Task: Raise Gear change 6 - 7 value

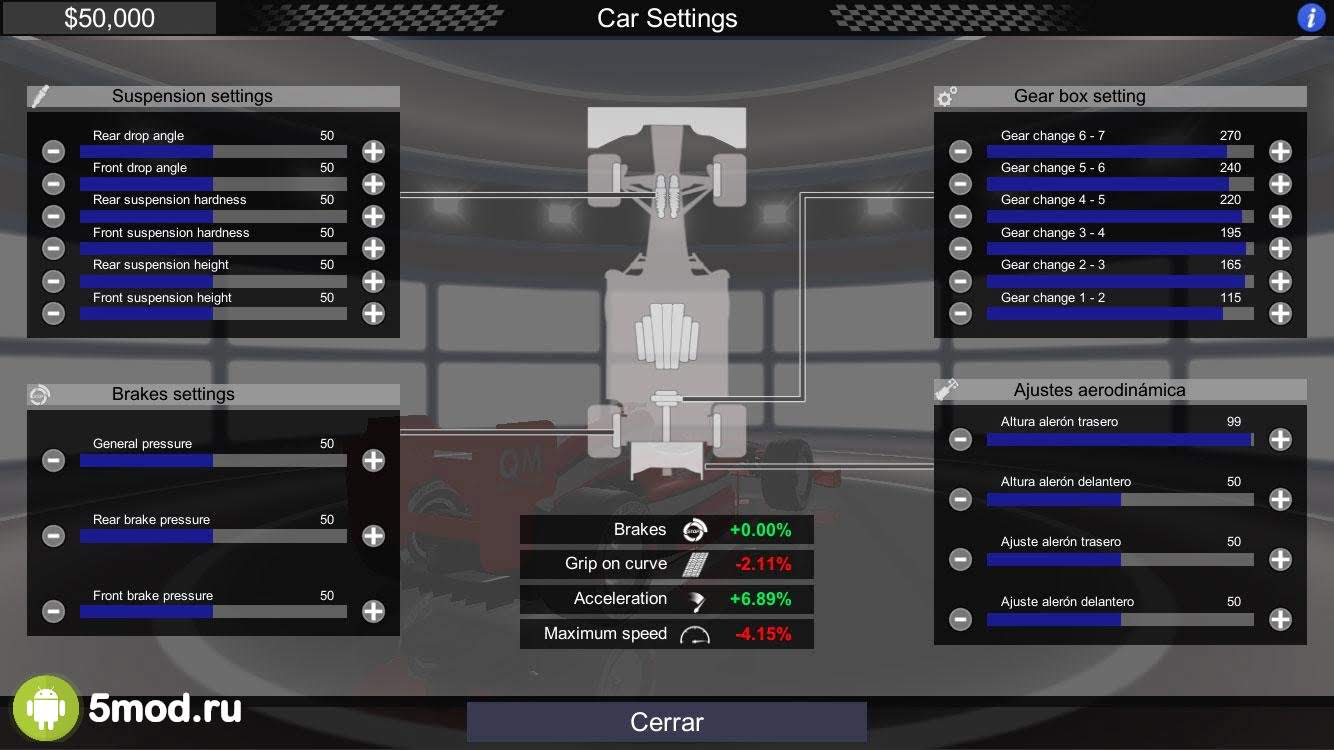Action: pos(1280,151)
